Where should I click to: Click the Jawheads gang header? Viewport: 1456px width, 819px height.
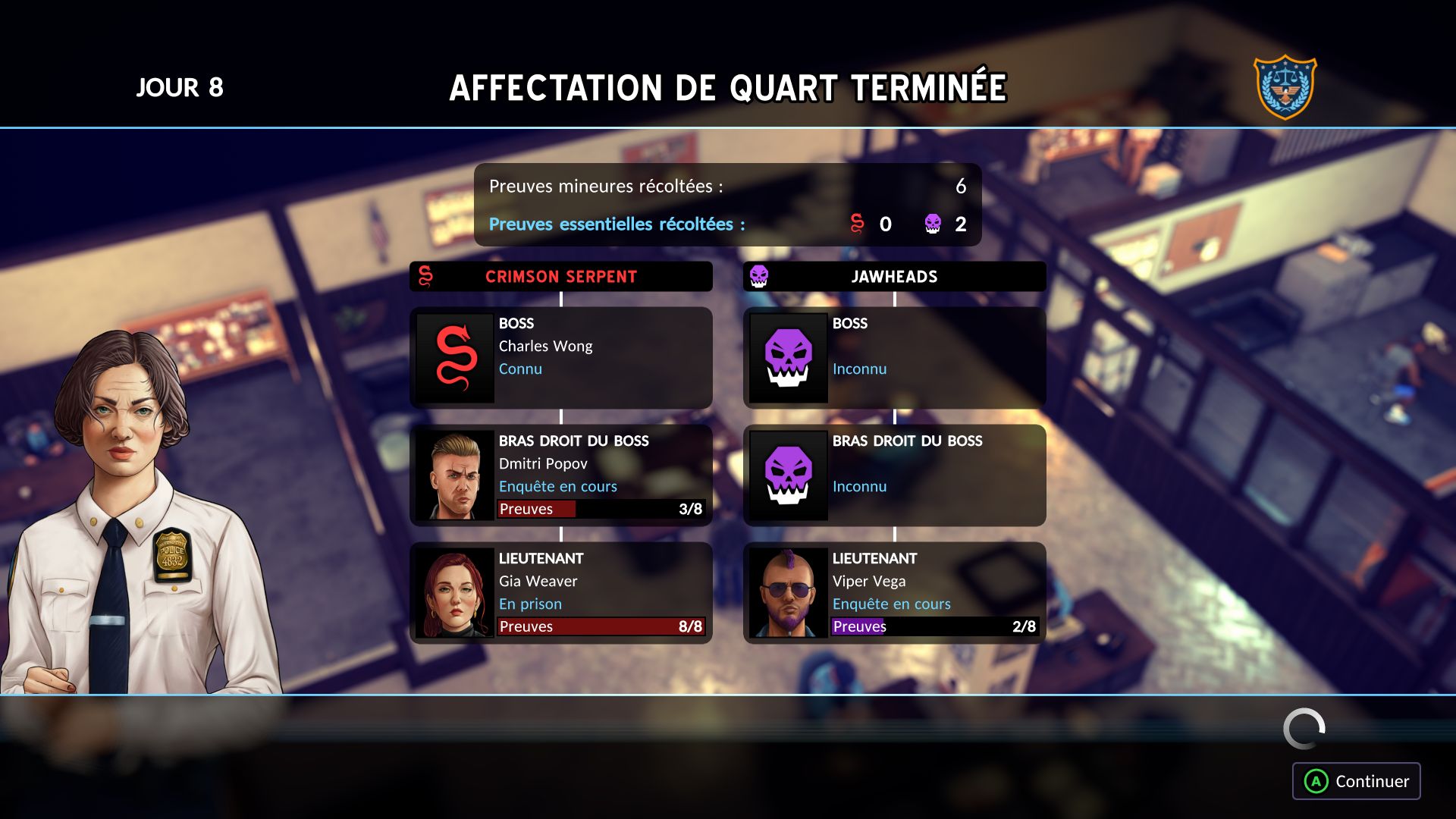point(895,277)
